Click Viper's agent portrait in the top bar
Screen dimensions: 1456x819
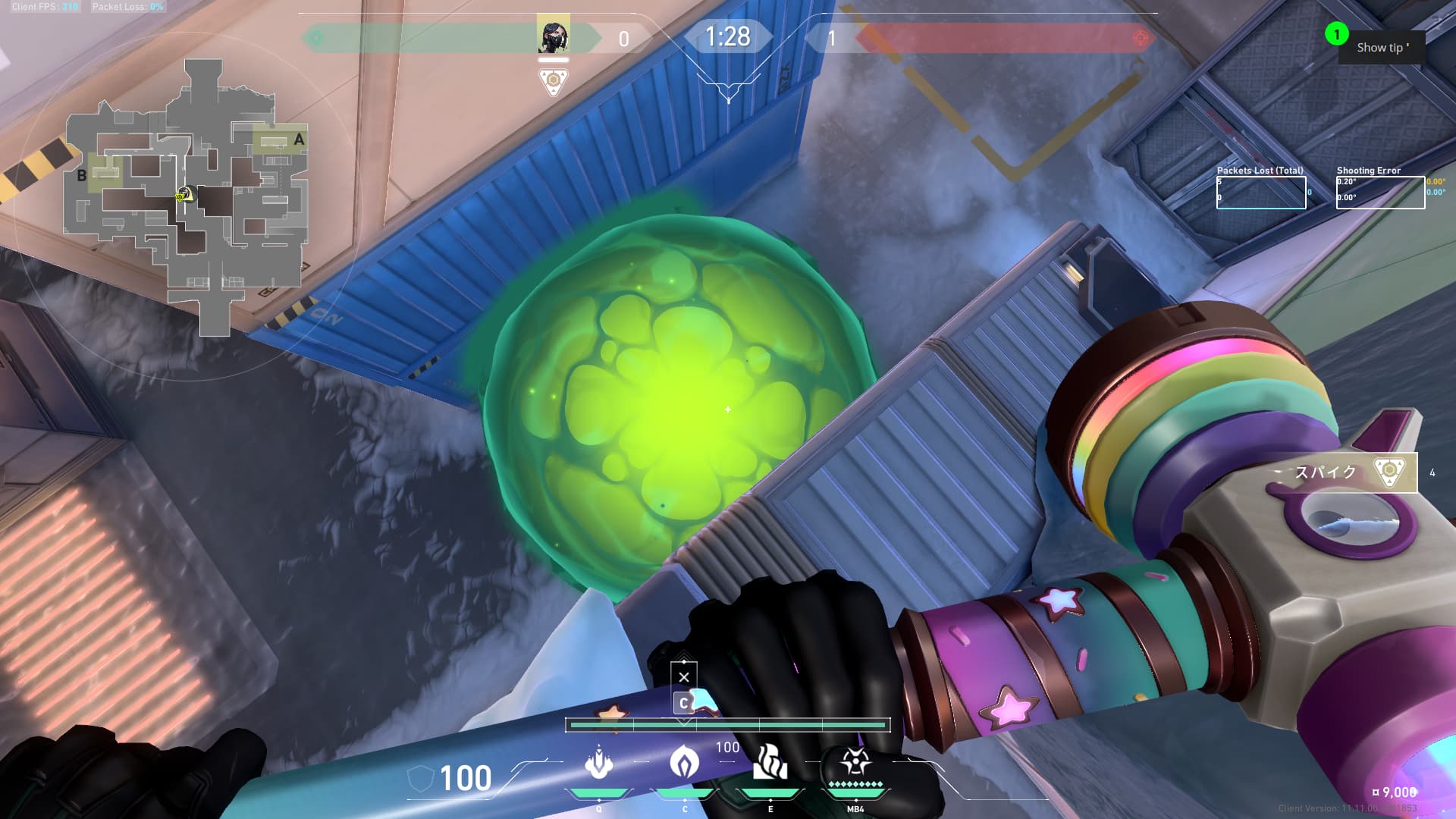click(553, 36)
